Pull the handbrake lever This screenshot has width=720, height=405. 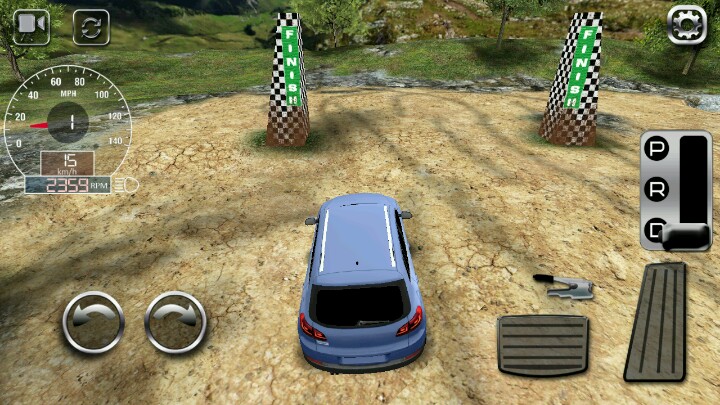click(566, 287)
